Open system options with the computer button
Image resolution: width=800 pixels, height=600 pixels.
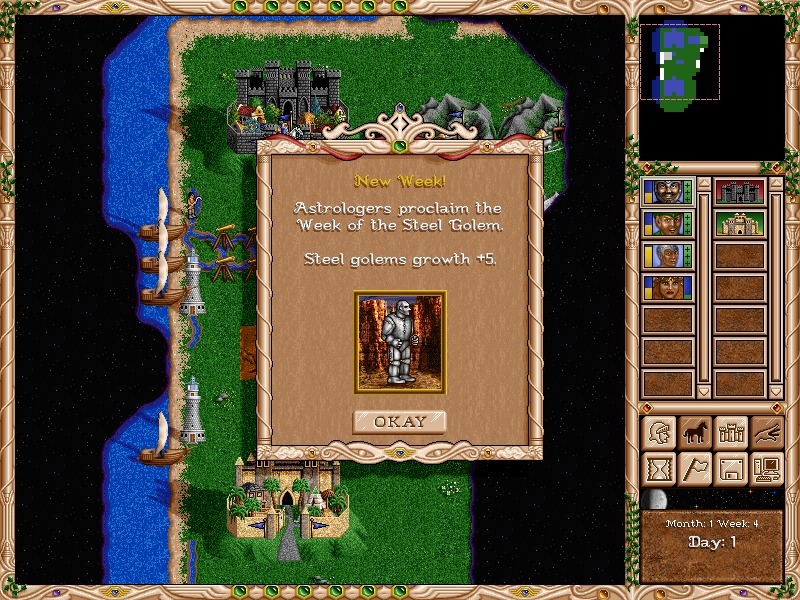766,468
